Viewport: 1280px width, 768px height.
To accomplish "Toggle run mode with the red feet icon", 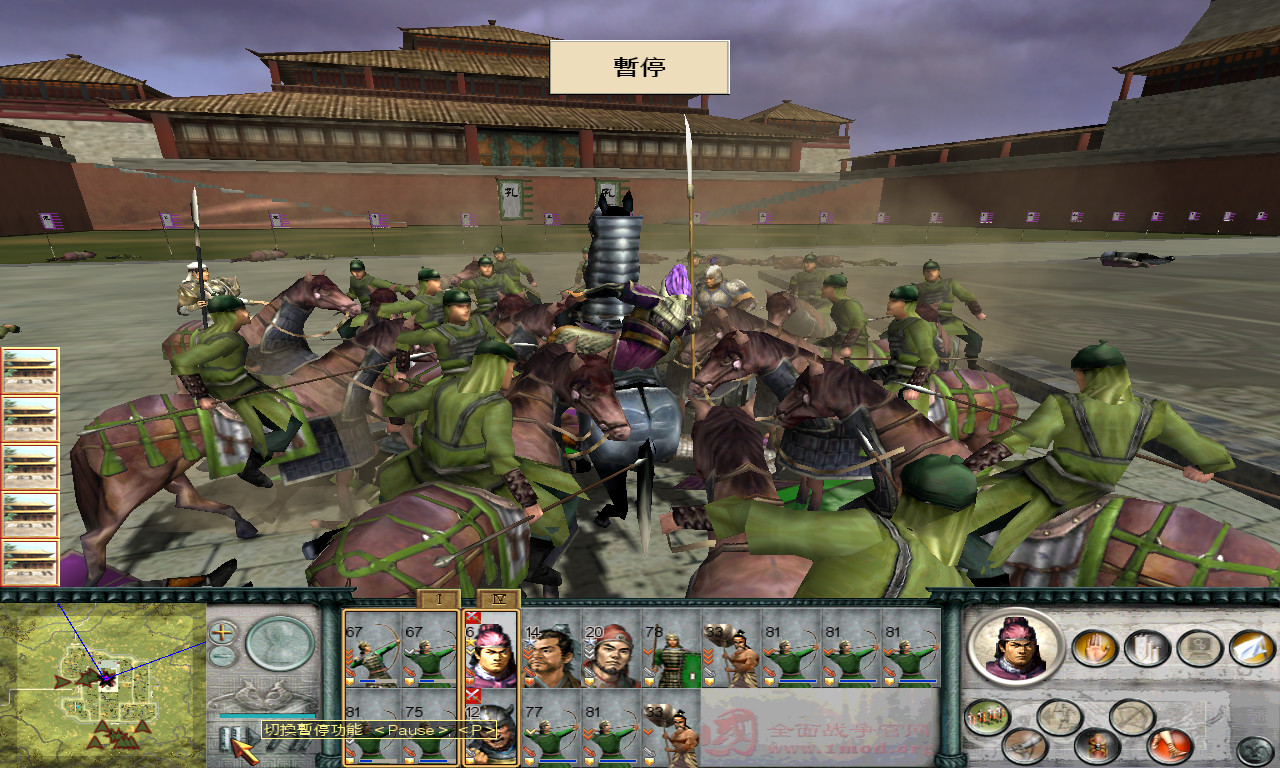I will coord(1167,745).
